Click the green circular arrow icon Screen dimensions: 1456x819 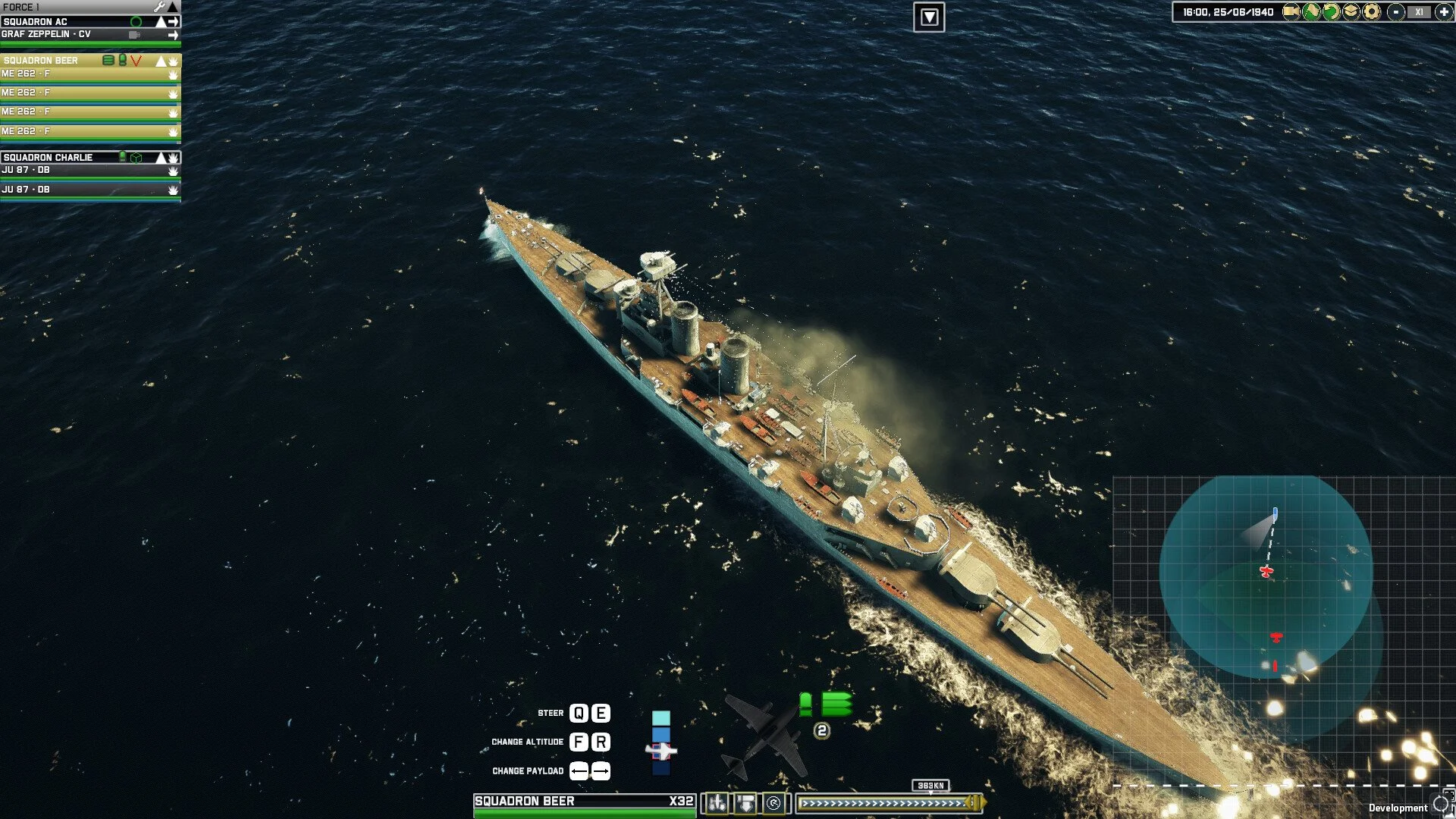click(1331, 11)
